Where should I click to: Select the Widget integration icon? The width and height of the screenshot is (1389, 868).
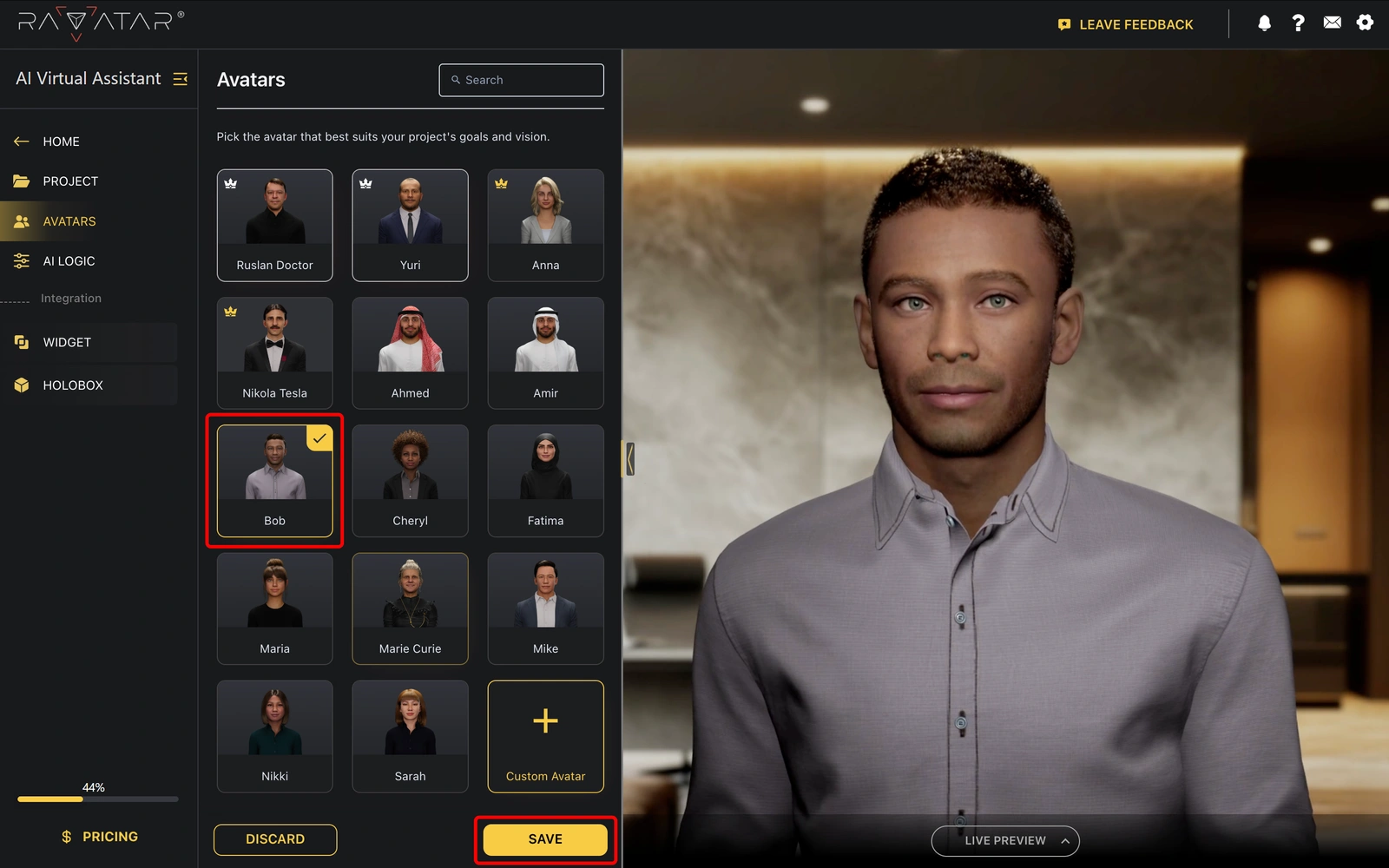point(22,342)
